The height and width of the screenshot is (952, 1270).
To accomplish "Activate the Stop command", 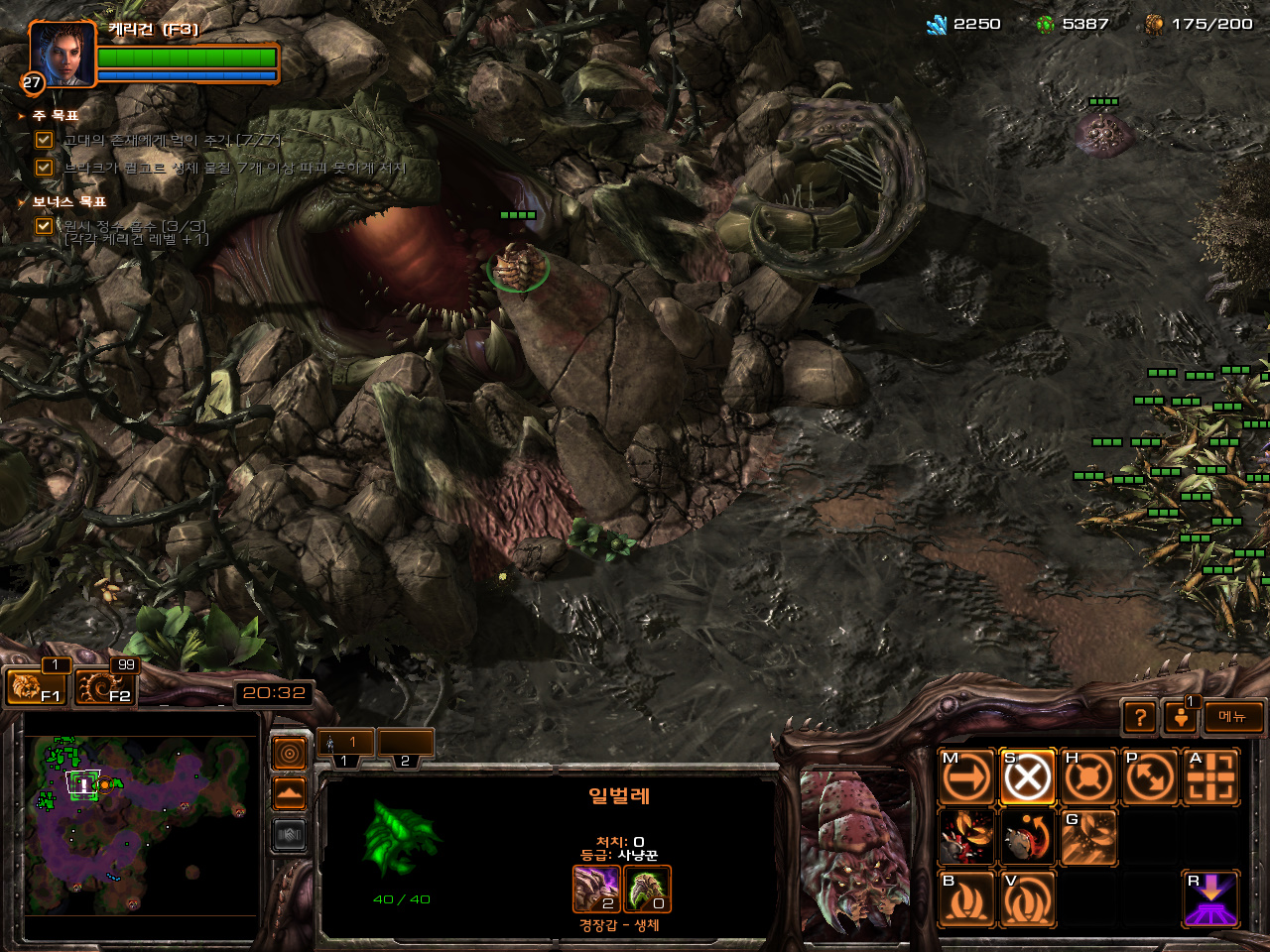I will tap(1028, 777).
